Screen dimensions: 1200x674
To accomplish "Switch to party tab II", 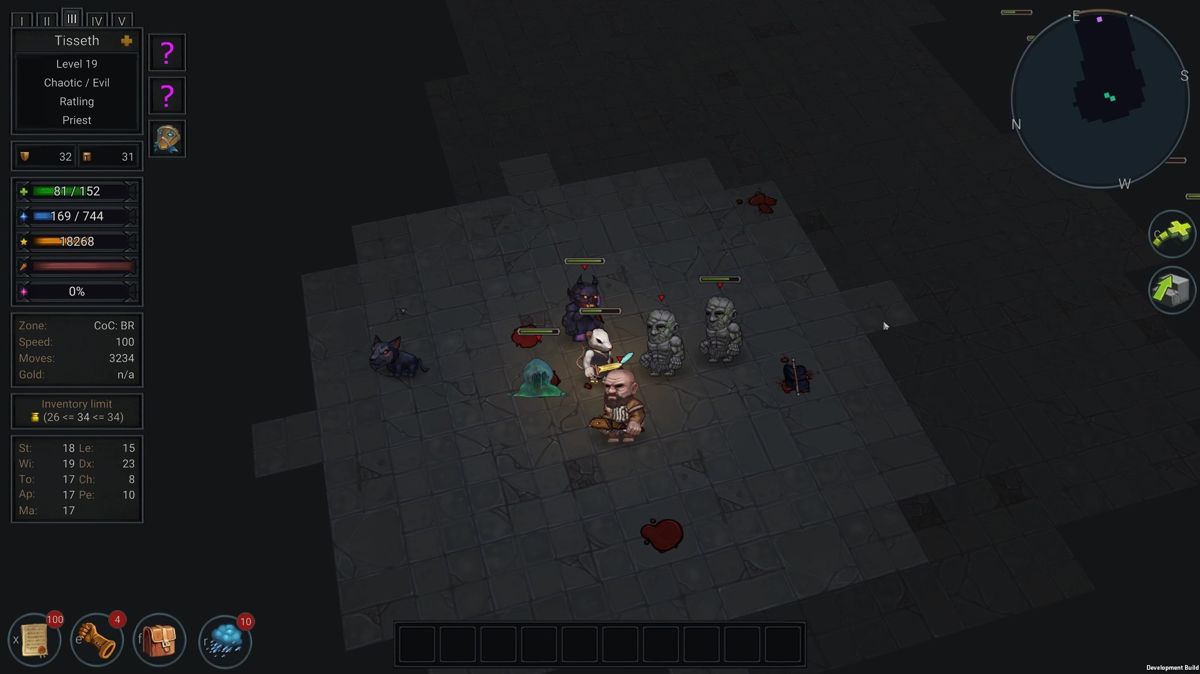I will (x=47, y=21).
